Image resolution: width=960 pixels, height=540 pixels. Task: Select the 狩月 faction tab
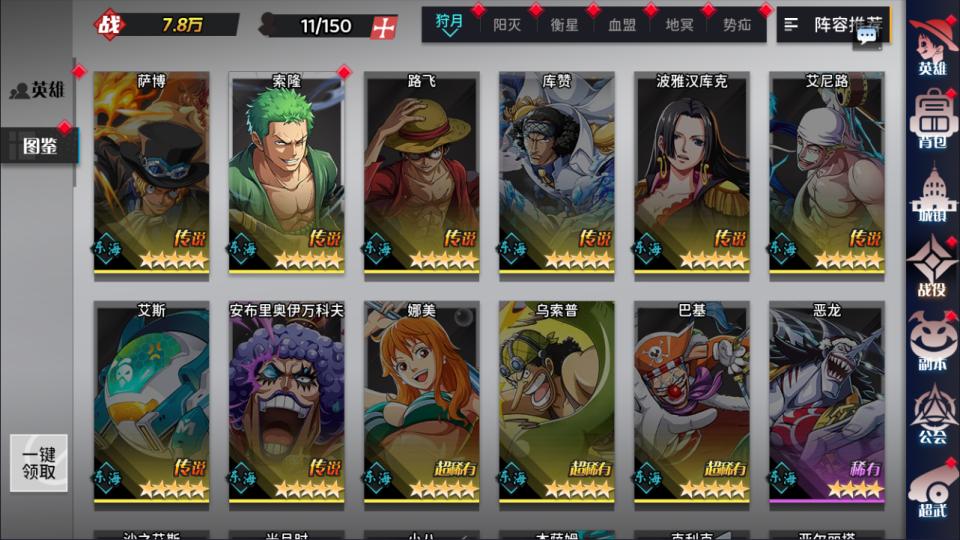click(x=450, y=24)
